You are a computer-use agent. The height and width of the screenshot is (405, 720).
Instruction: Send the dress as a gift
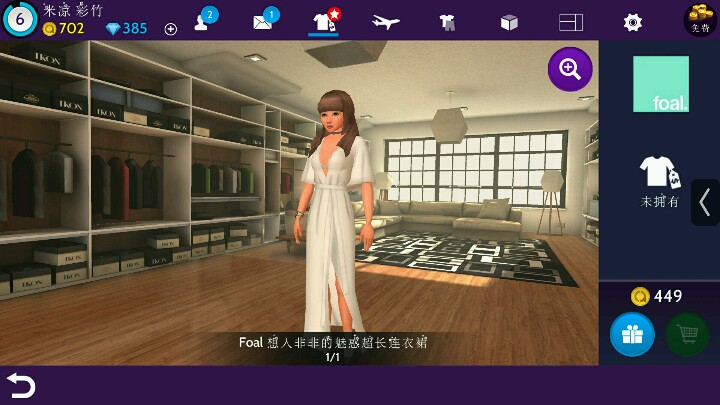point(632,334)
